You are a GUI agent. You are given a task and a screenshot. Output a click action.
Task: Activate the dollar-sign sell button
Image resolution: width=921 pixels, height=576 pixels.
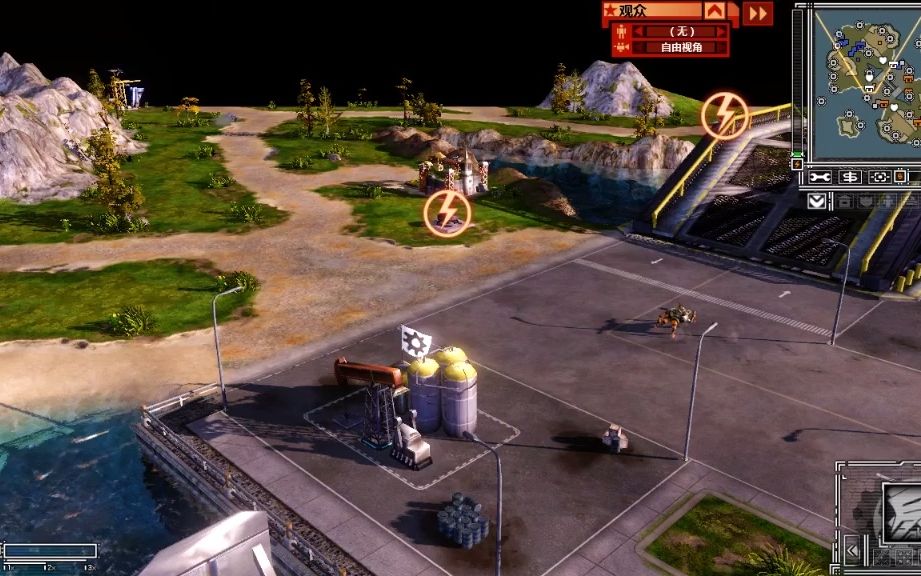(850, 177)
